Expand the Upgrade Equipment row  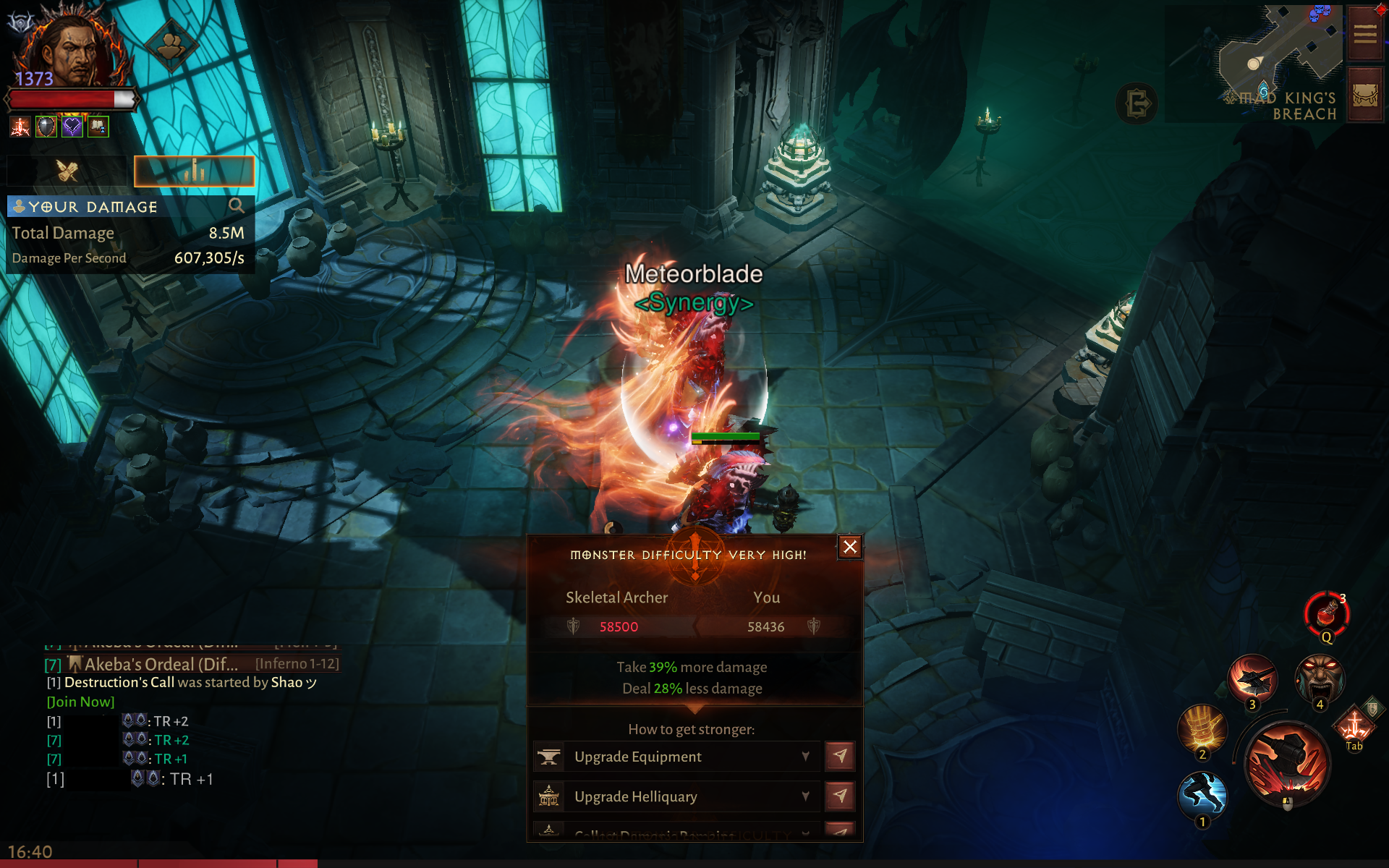(x=805, y=757)
